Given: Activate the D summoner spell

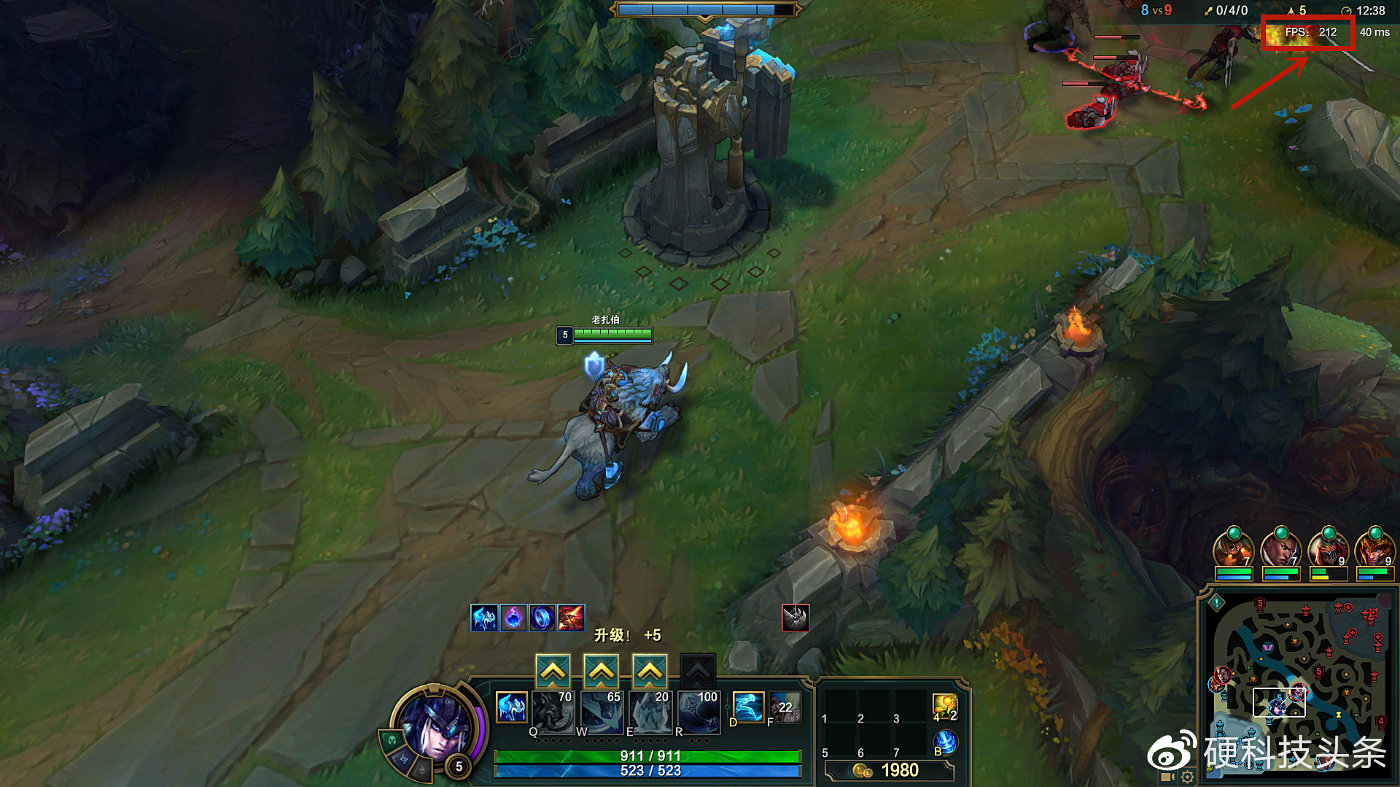Looking at the screenshot, I should click(748, 707).
